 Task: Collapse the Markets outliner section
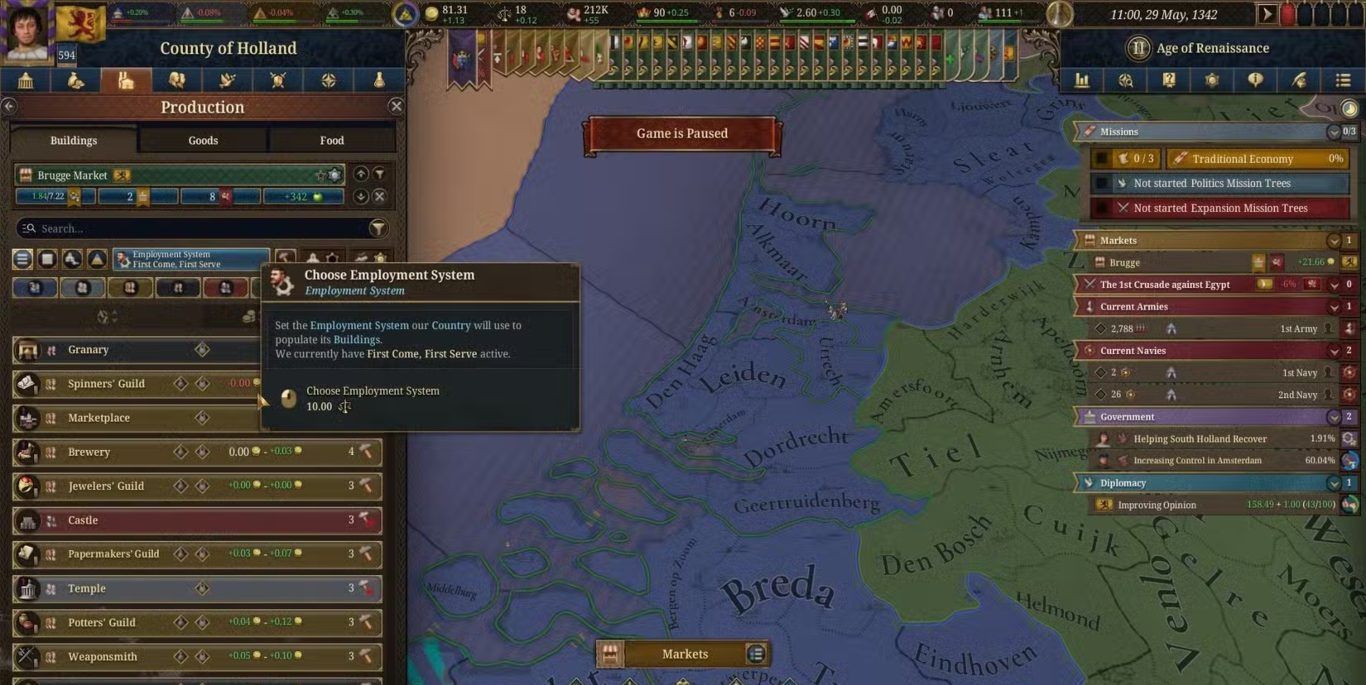(1334, 241)
